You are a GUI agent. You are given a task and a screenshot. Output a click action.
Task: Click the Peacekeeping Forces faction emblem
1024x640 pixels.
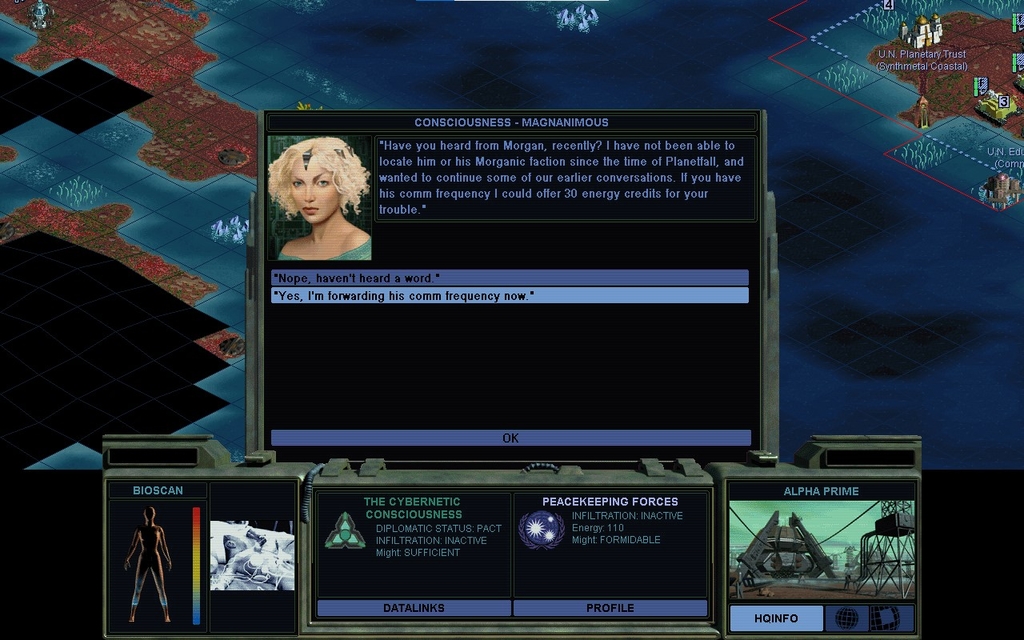click(x=541, y=529)
